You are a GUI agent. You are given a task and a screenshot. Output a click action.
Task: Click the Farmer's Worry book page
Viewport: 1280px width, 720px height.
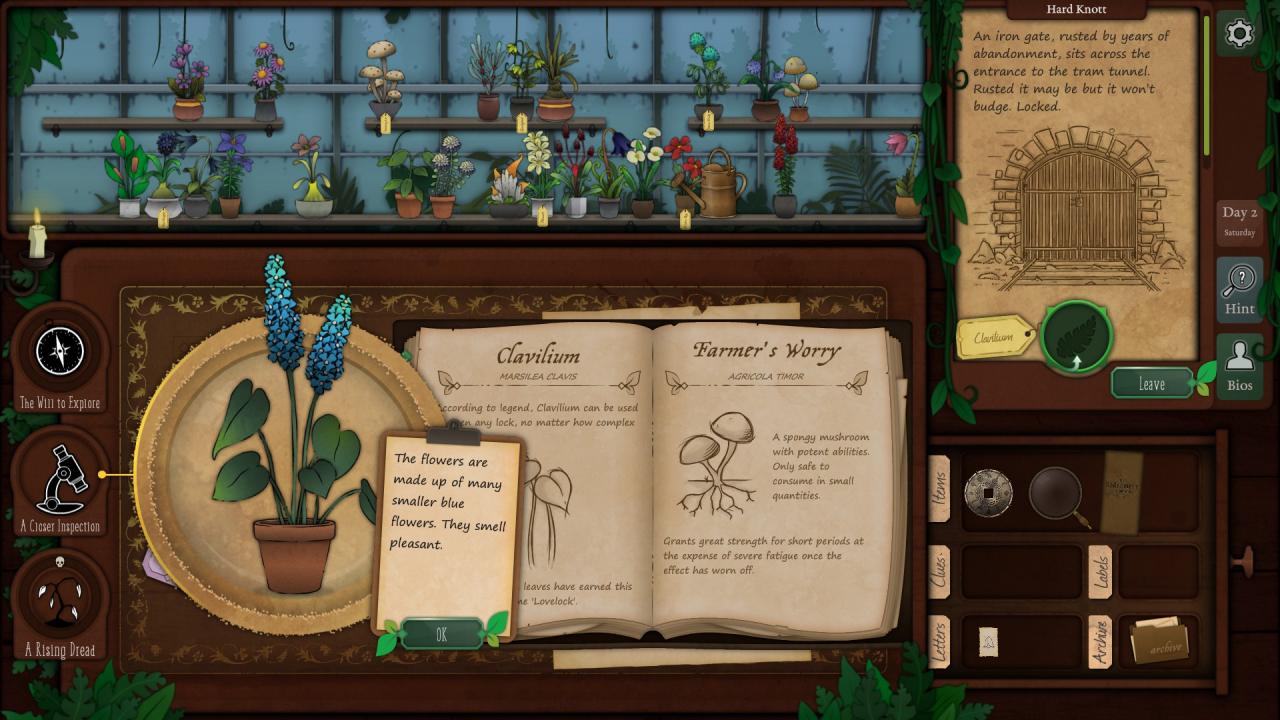pyautogui.click(x=768, y=480)
